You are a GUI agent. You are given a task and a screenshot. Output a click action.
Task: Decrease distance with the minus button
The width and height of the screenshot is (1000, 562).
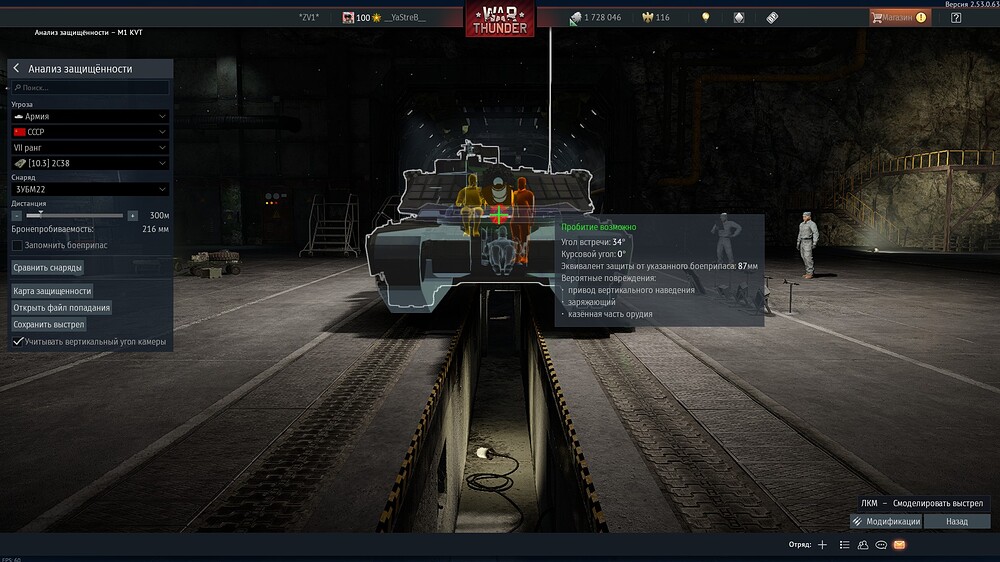(x=17, y=215)
